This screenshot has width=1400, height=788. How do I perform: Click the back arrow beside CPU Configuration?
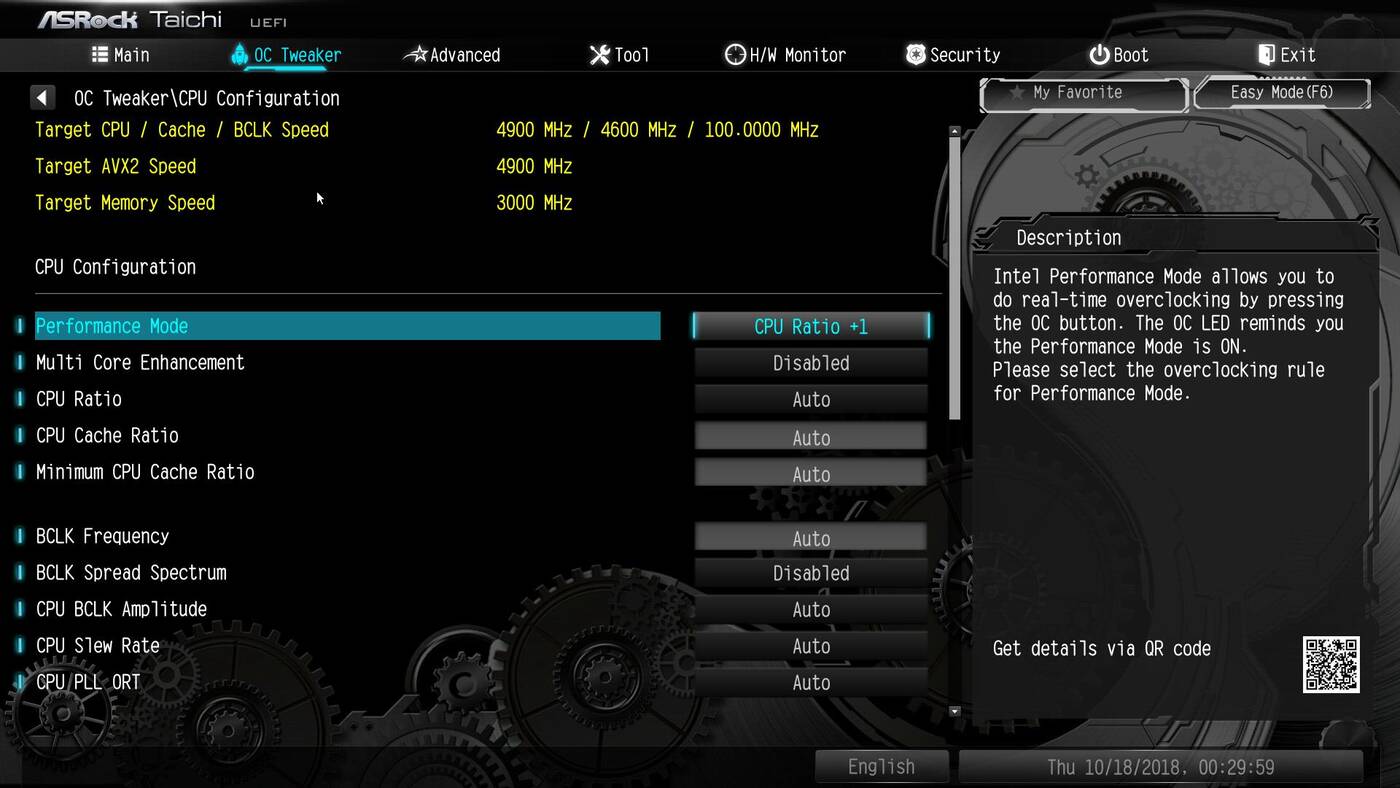[42, 98]
